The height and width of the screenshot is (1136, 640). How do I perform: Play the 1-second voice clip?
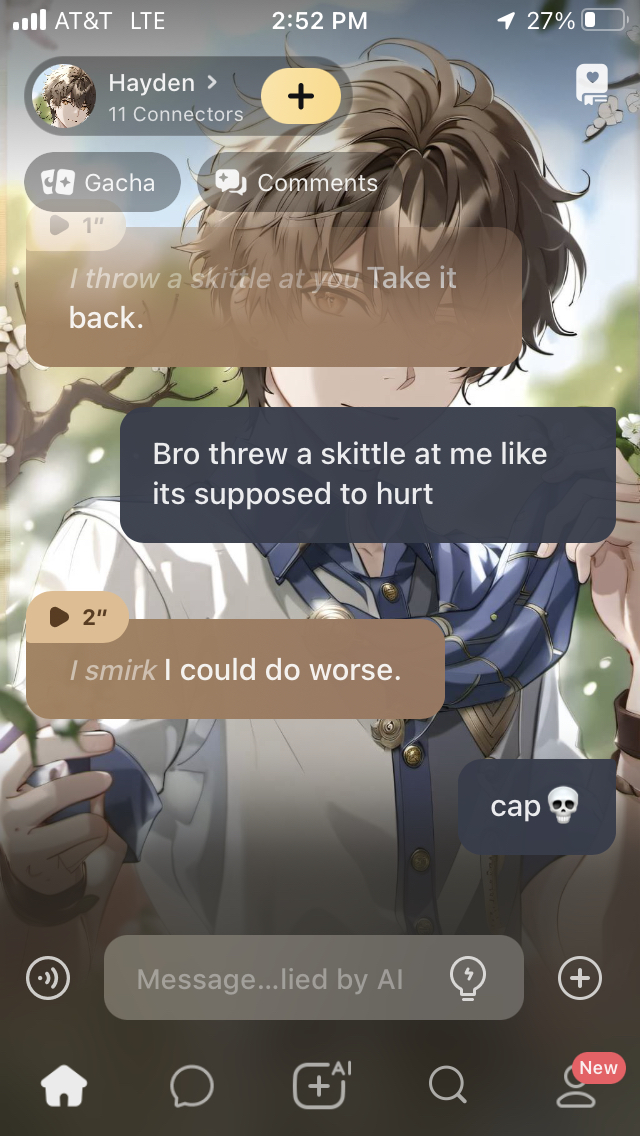point(75,225)
